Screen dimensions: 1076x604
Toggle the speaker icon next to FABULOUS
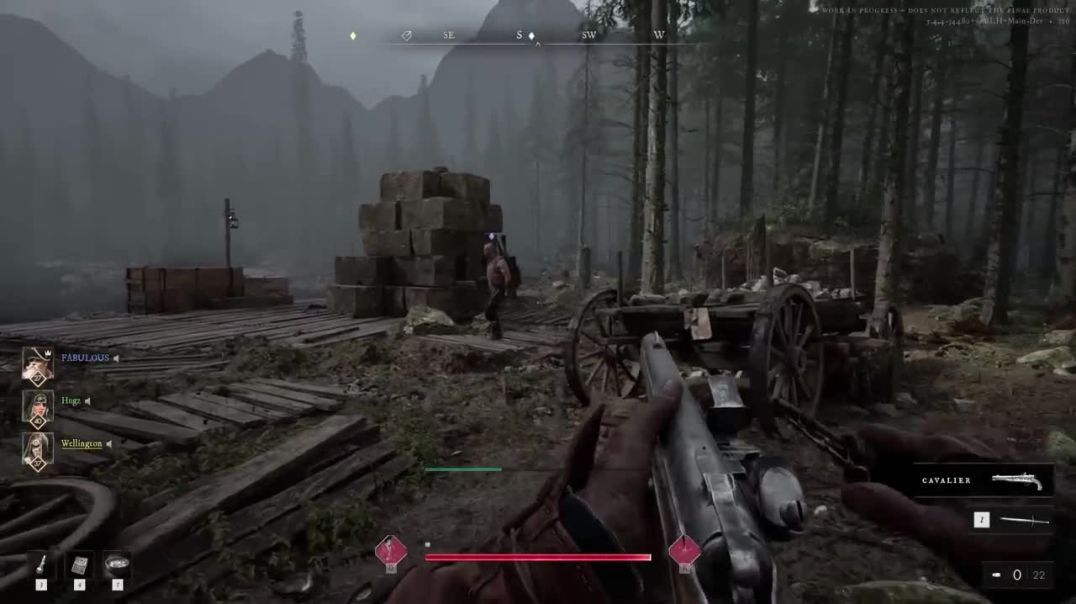(x=116, y=358)
